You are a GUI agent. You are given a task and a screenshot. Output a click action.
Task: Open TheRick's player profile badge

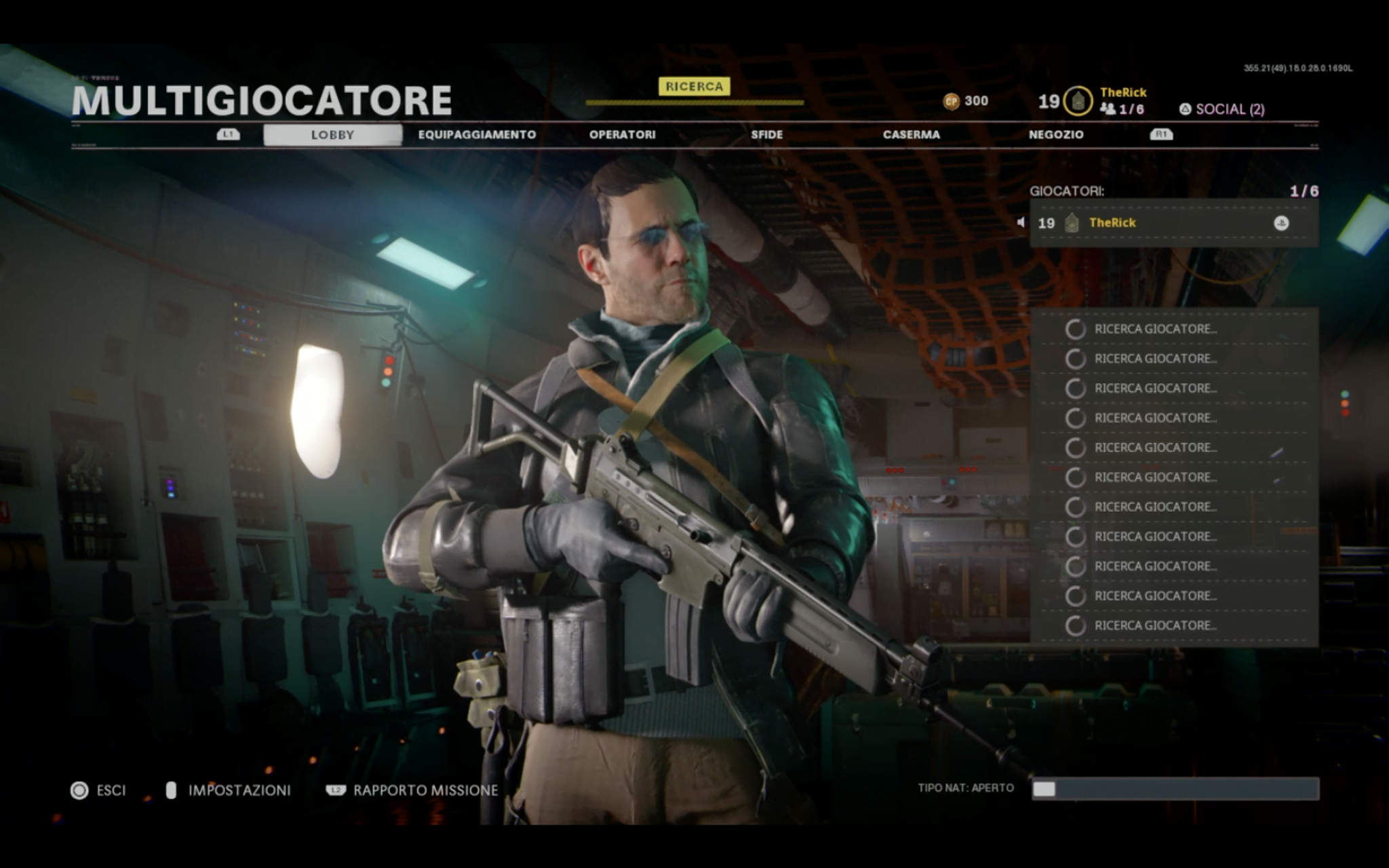pyautogui.click(x=1078, y=101)
